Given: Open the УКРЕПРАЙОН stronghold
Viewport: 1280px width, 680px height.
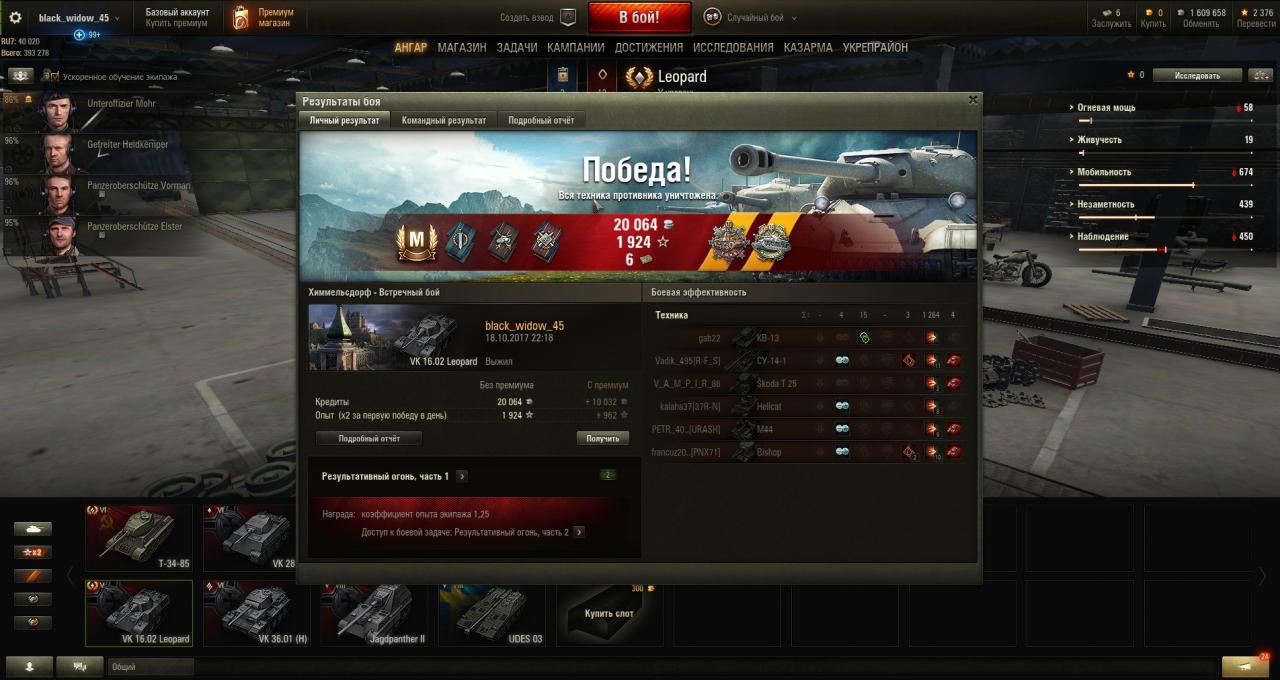Looking at the screenshot, I should point(875,47).
